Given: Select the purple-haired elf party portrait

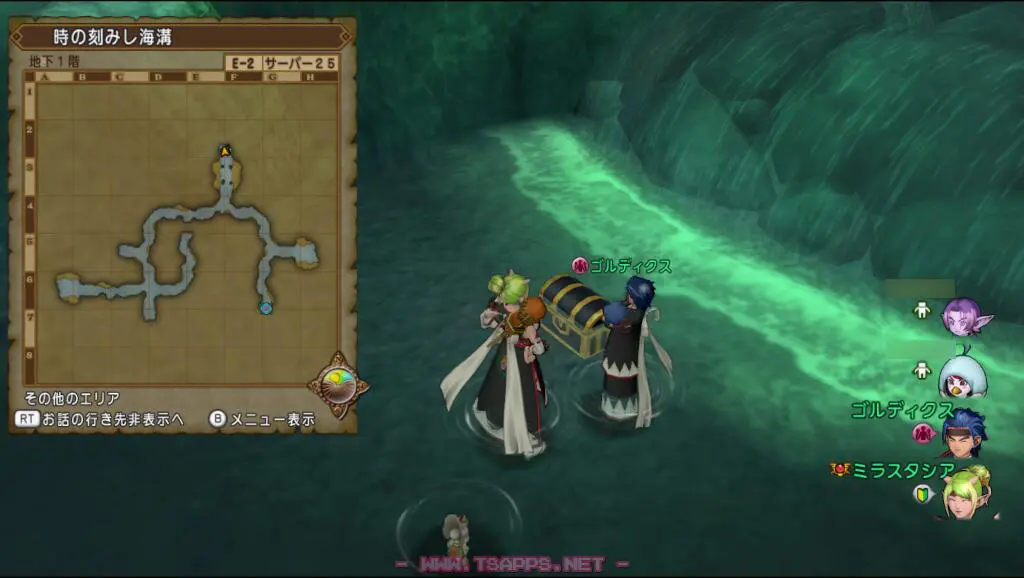Looking at the screenshot, I should pos(963,317).
